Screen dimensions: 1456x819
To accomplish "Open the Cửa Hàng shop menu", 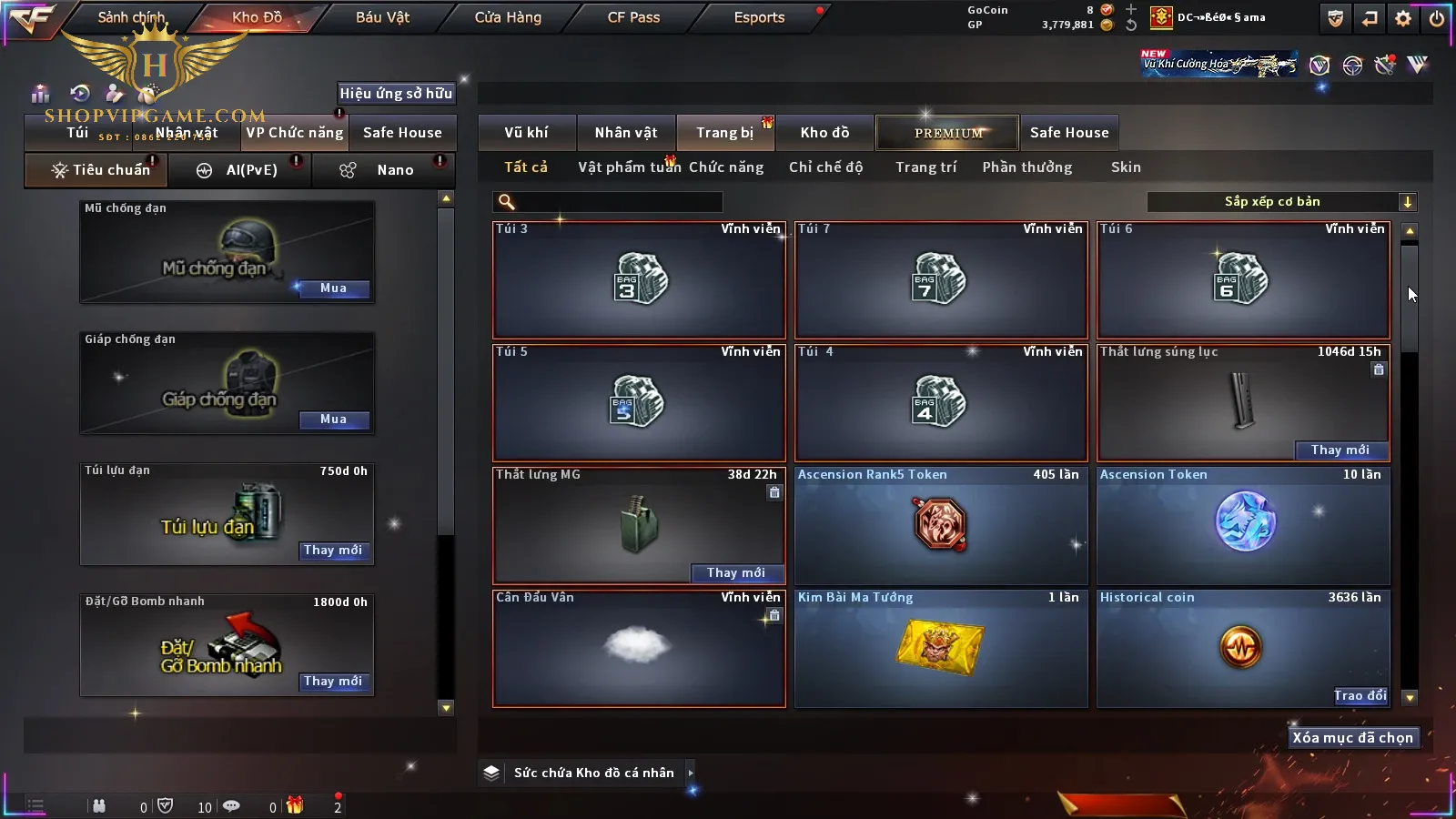I will point(508,17).
